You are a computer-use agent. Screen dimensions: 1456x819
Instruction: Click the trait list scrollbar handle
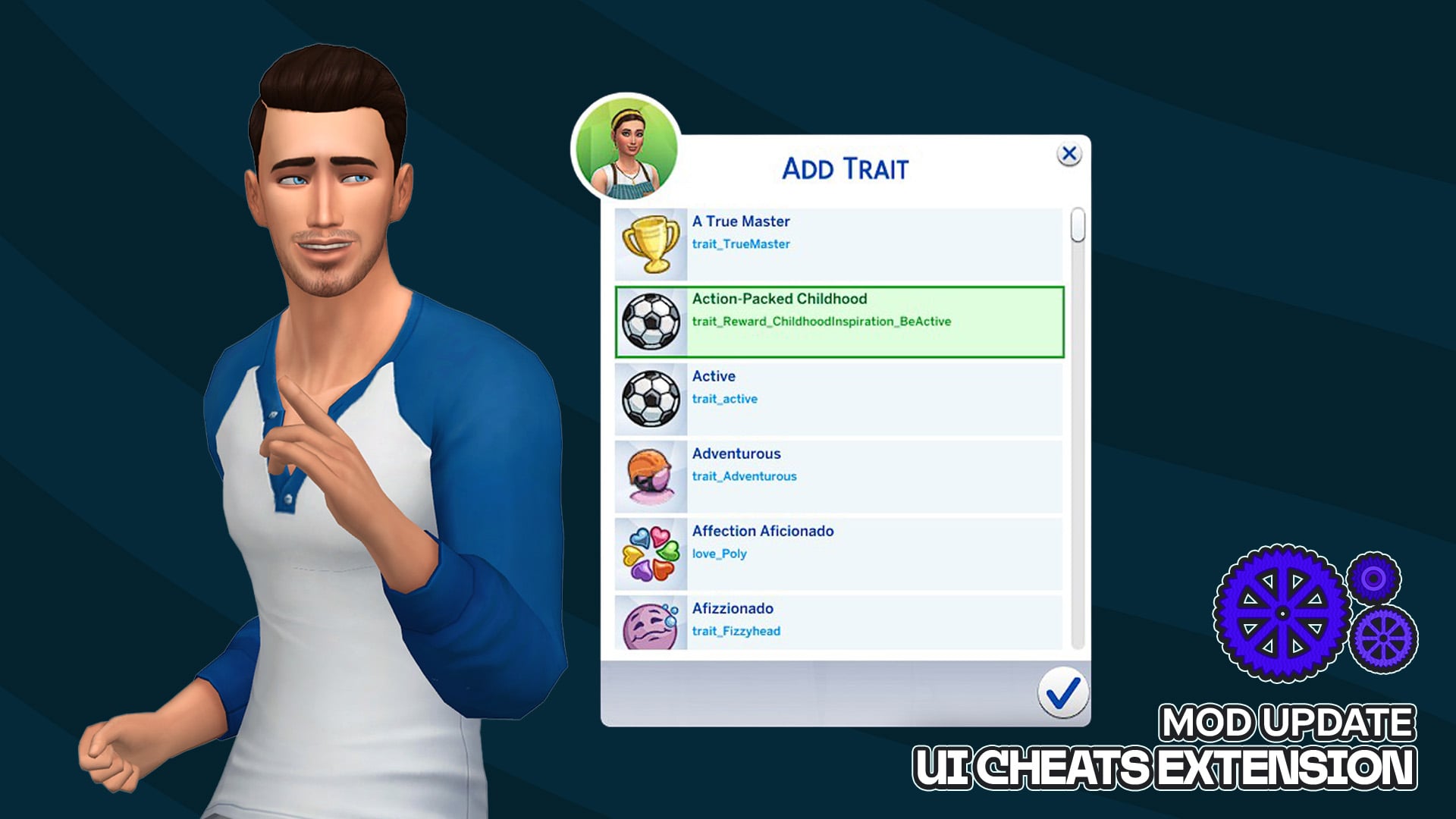[1078, 226]
